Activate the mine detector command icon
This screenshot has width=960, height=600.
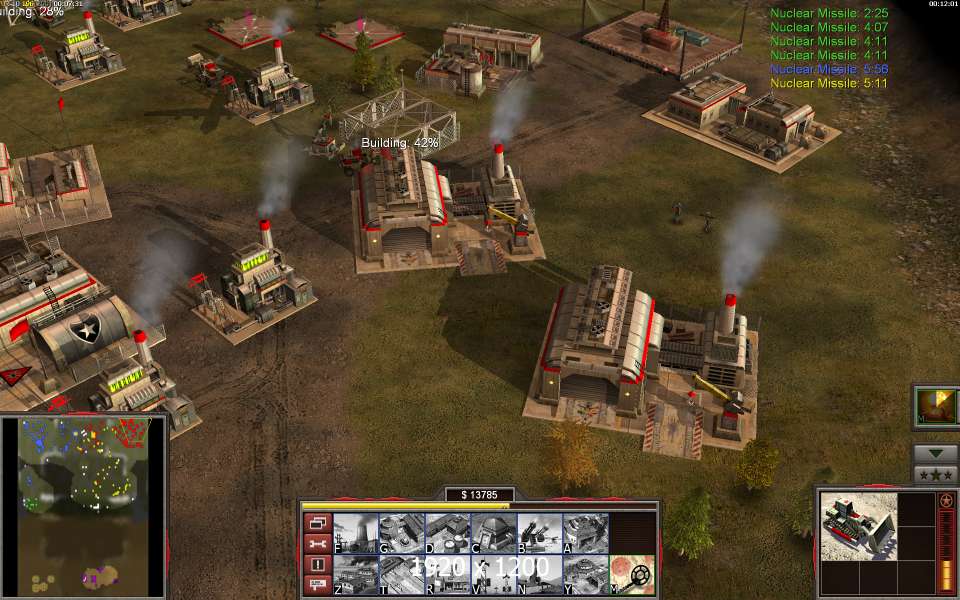pyautogui.click(x=632, y=575)
